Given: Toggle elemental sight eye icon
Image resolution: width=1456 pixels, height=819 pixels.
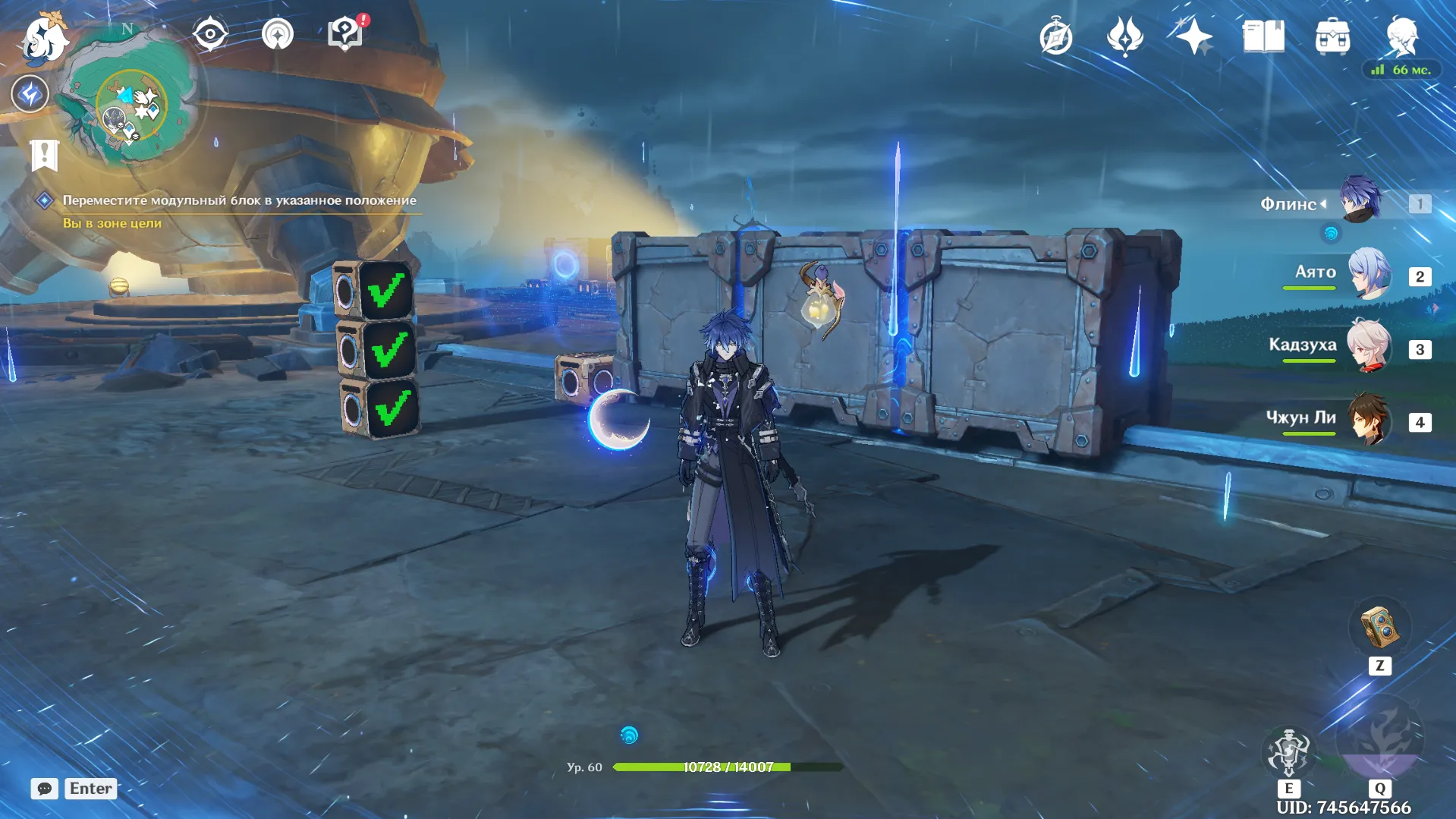Looking at the screenshot, I should 210,34.
